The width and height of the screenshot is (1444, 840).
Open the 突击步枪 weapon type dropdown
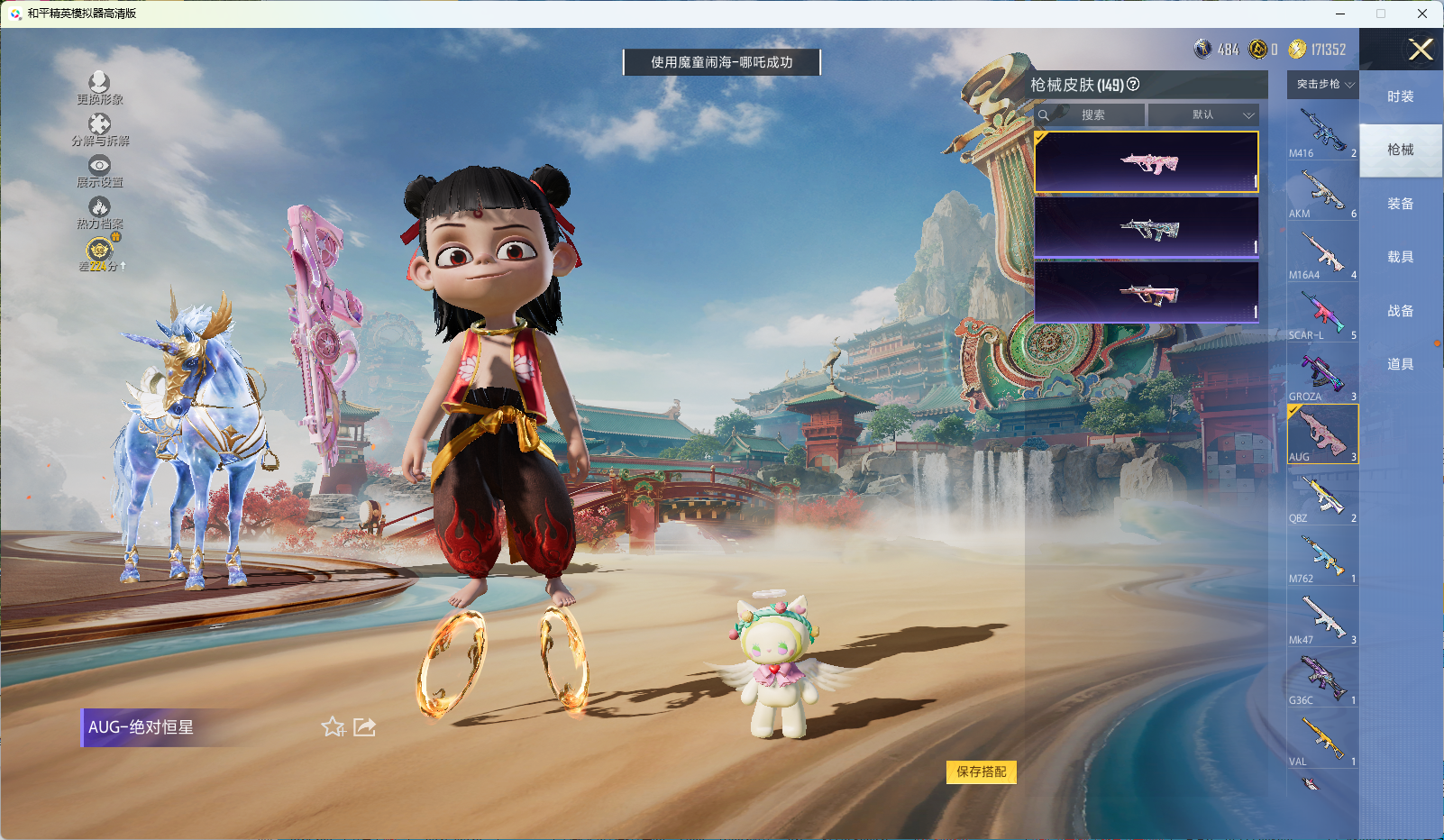point(1323,85)
